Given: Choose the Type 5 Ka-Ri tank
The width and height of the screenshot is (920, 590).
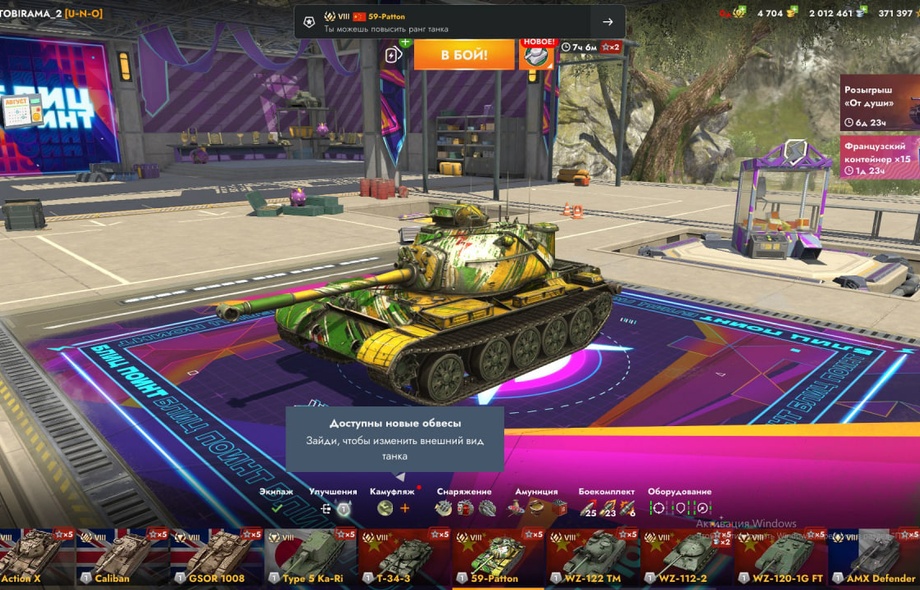Looking at the screenshot, I should click(x=310, y=557).
